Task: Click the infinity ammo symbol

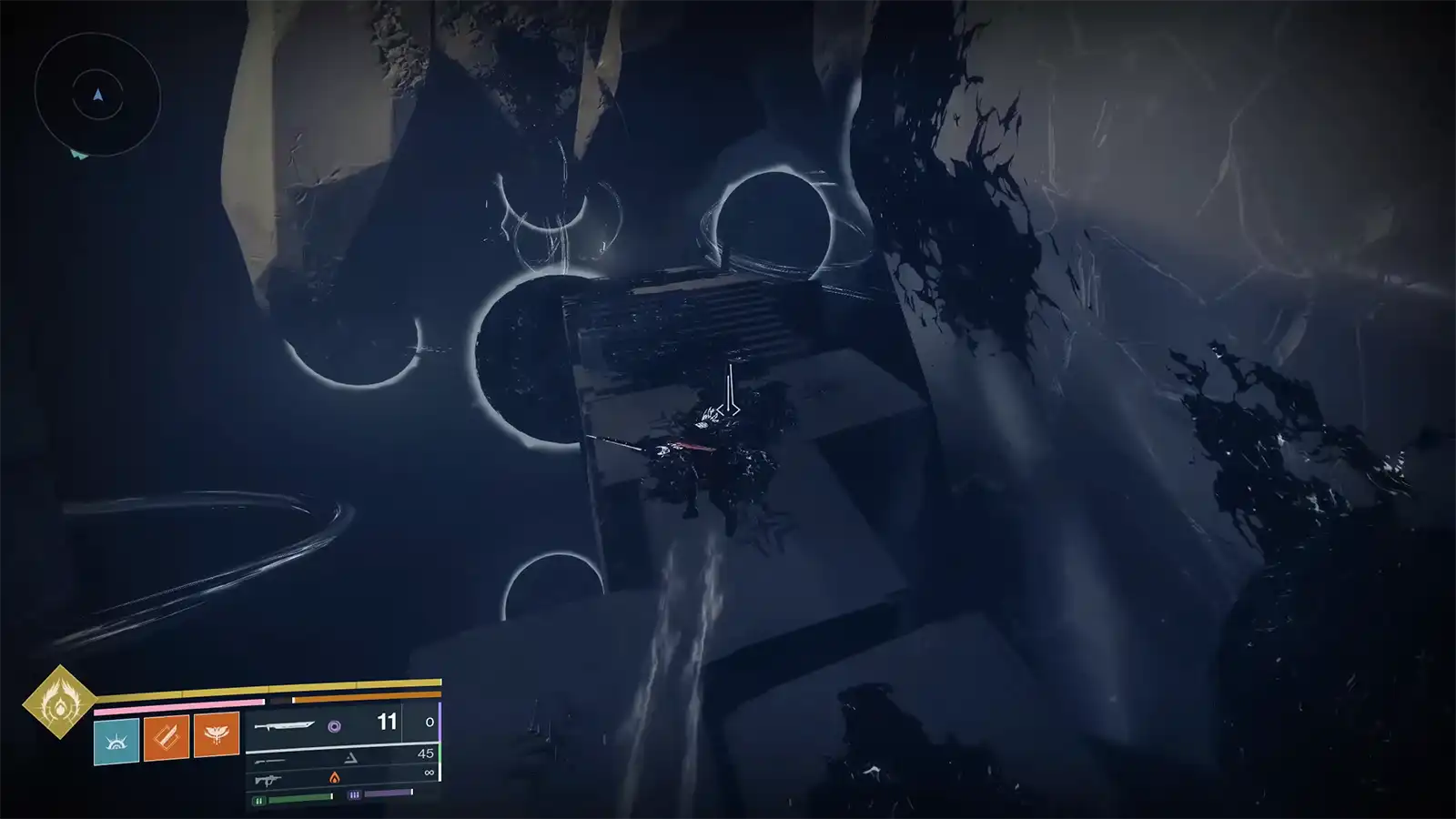Action: (428, 772)
